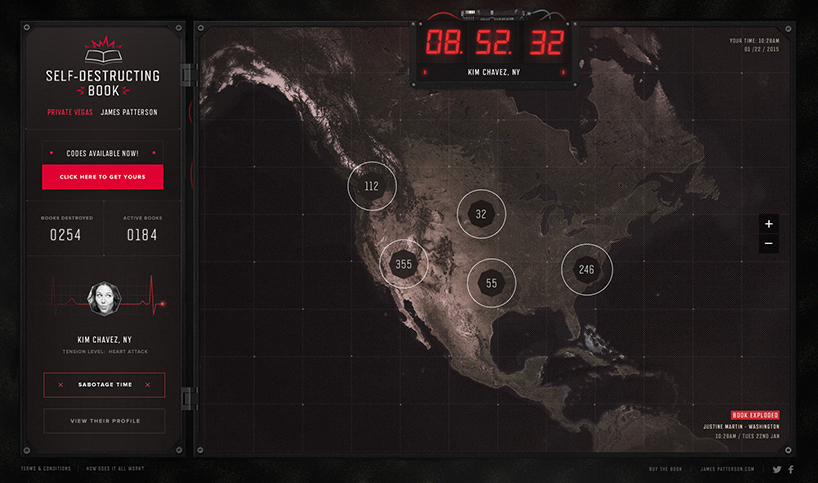The image size is (818, 483).
Task: Open View Their Profile
Action: click(x=104, y=421)
